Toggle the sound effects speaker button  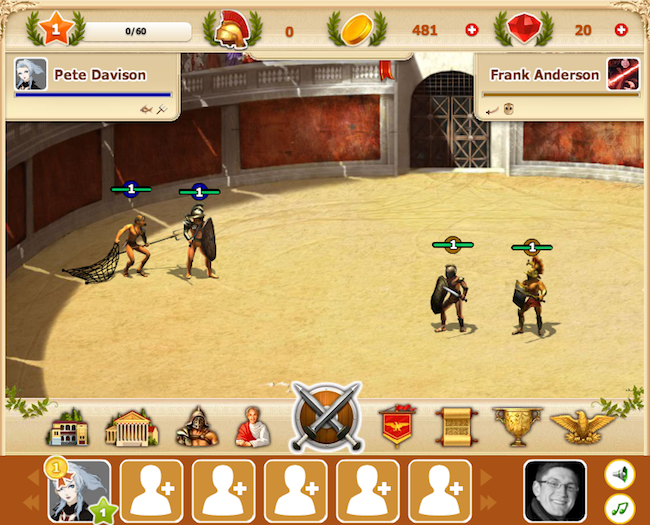point(620,473)
